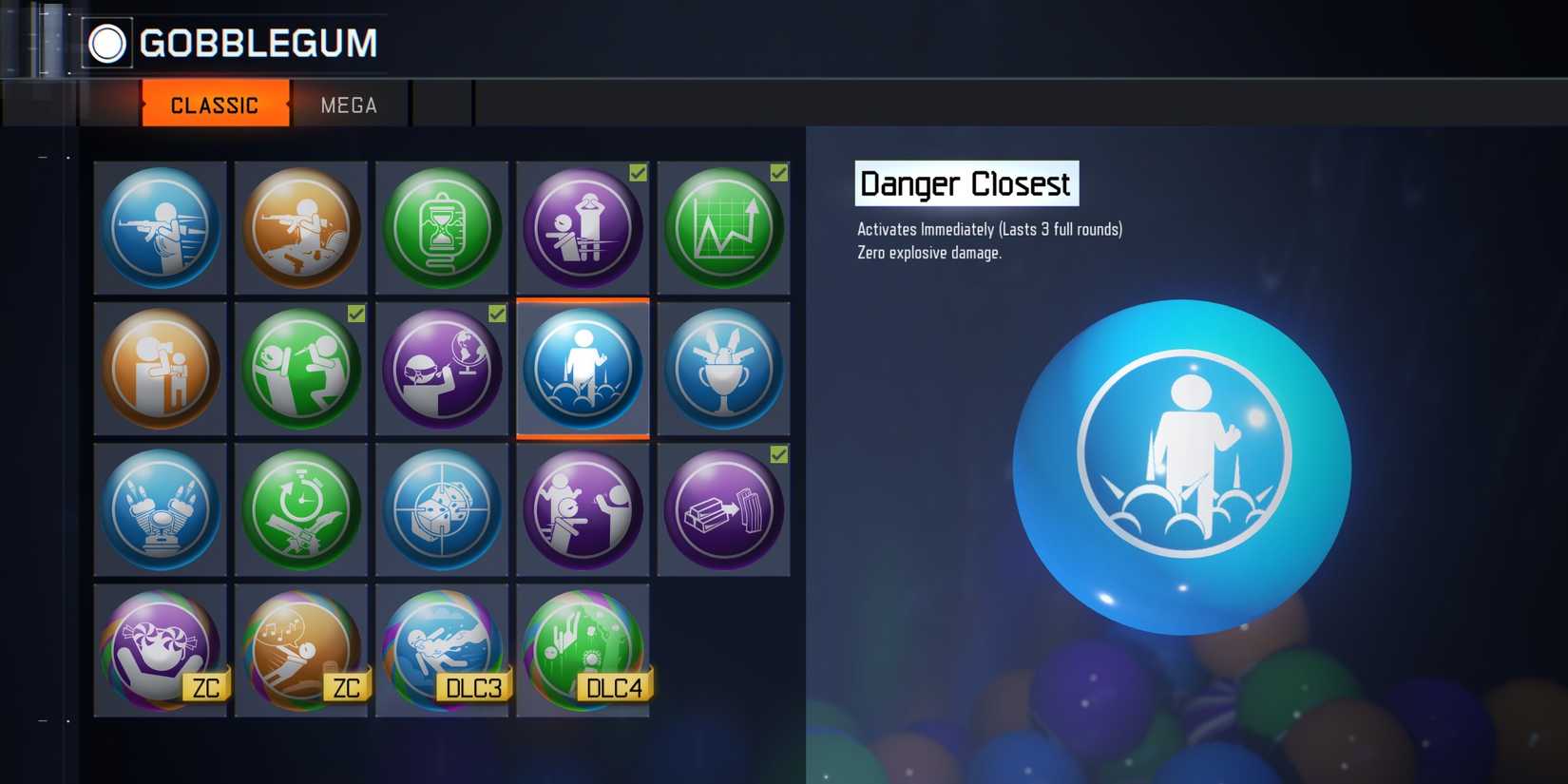
Task: Toggle the checkmark on Sword Flay gobblegum
Action: coord(355,314)
